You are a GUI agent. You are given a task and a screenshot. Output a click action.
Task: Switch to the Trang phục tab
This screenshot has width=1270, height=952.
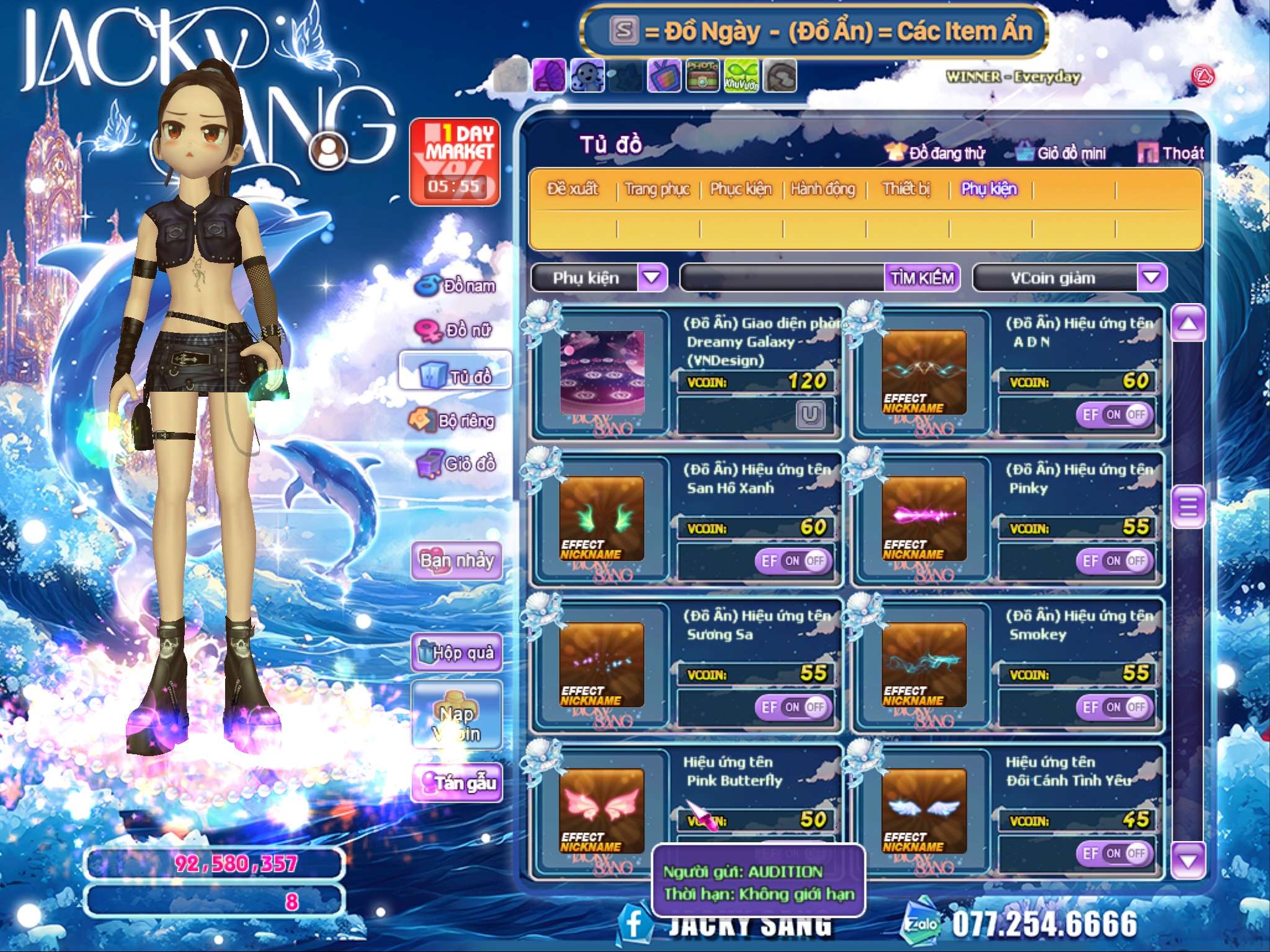point(657,189)
